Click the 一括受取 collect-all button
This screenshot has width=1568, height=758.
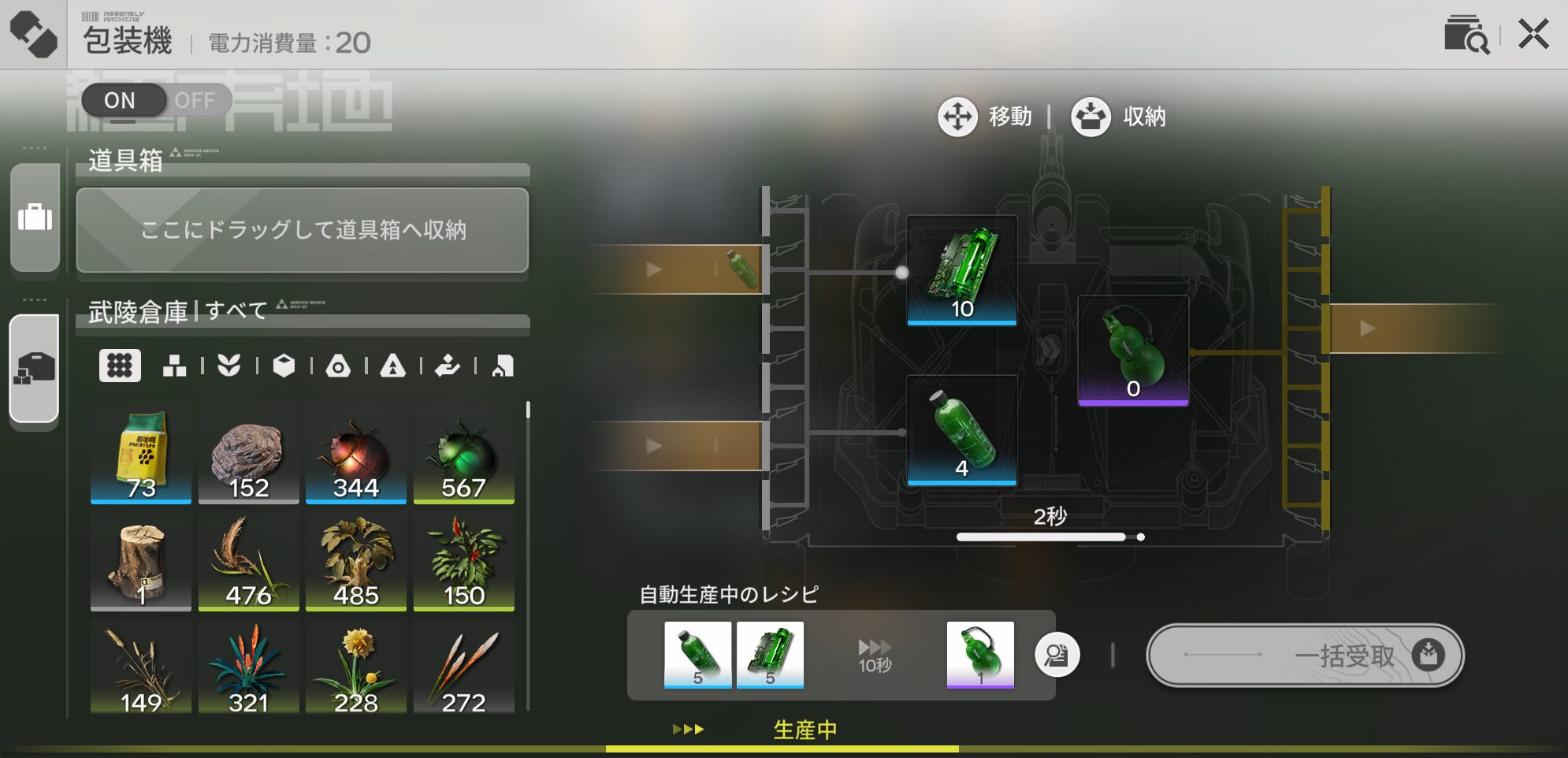(x=1305, y=655)
